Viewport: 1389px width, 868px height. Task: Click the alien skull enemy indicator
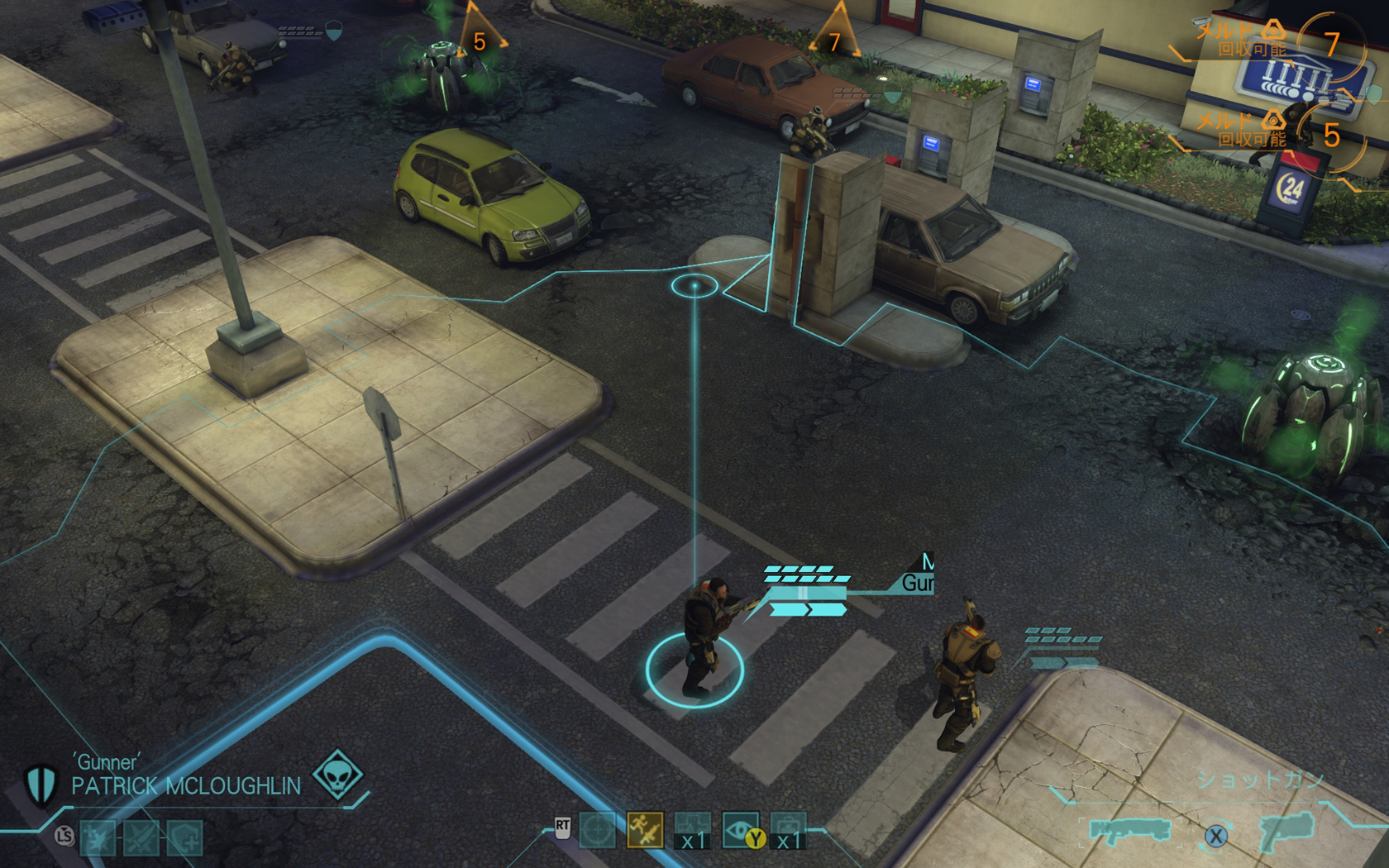(x=337, y=775)
